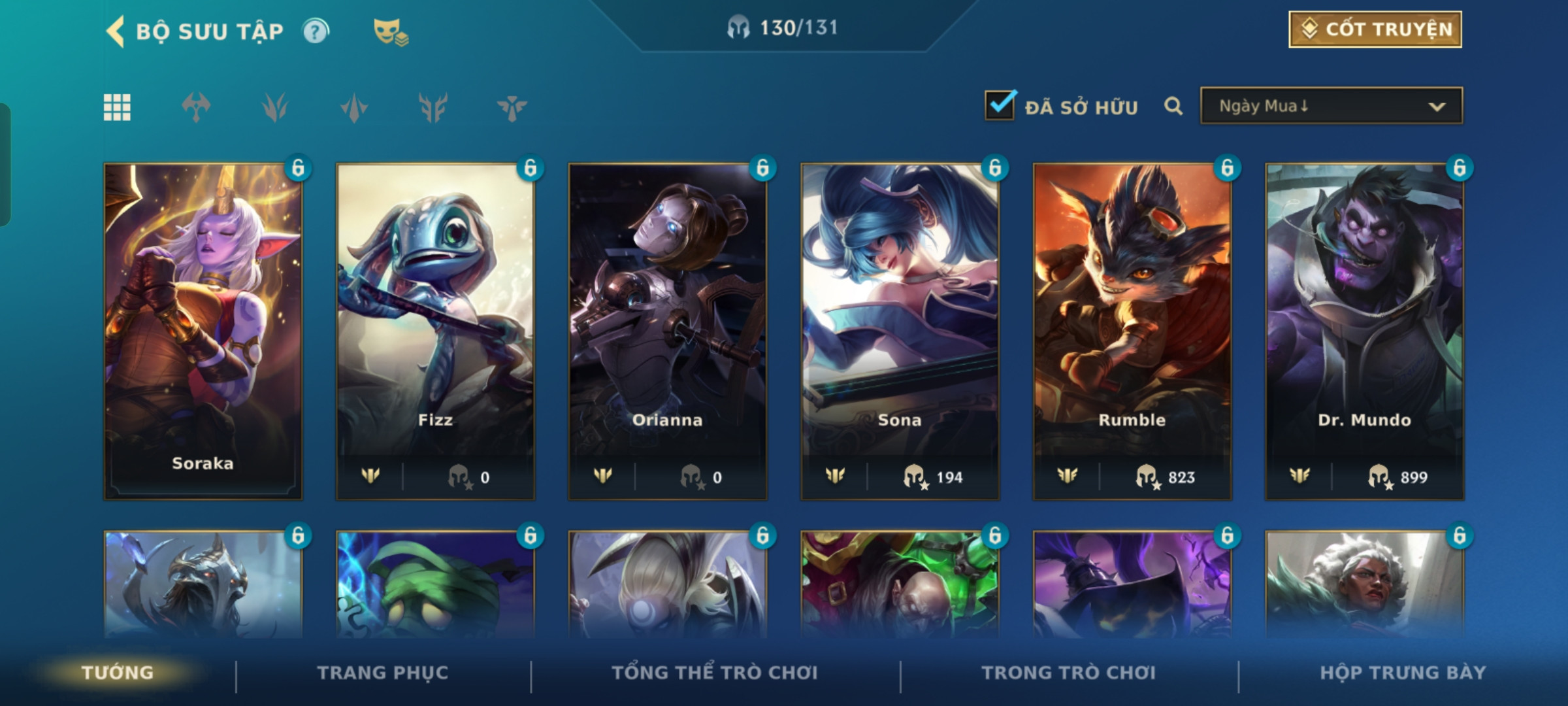1568x706 pixels.
Task: Open the Orianna champion card
Action: 667,331
